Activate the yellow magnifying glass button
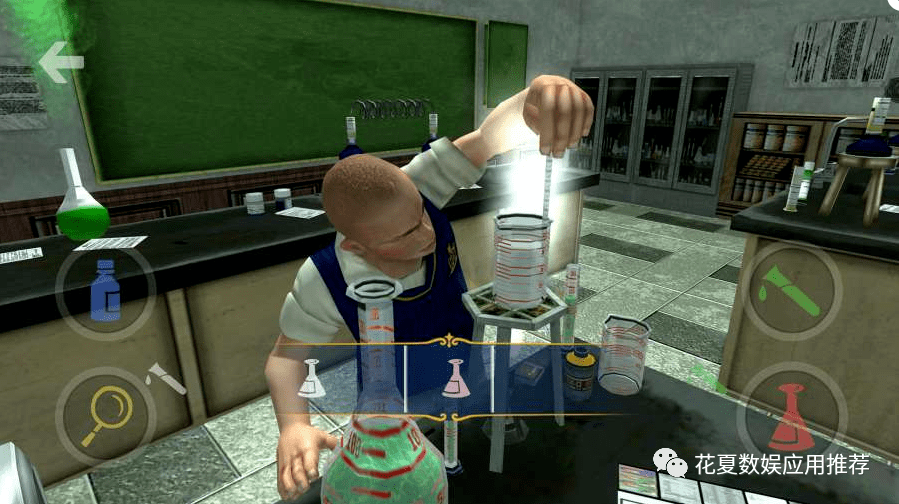Viewport: 899px width, 504px height. click(104, 414)
